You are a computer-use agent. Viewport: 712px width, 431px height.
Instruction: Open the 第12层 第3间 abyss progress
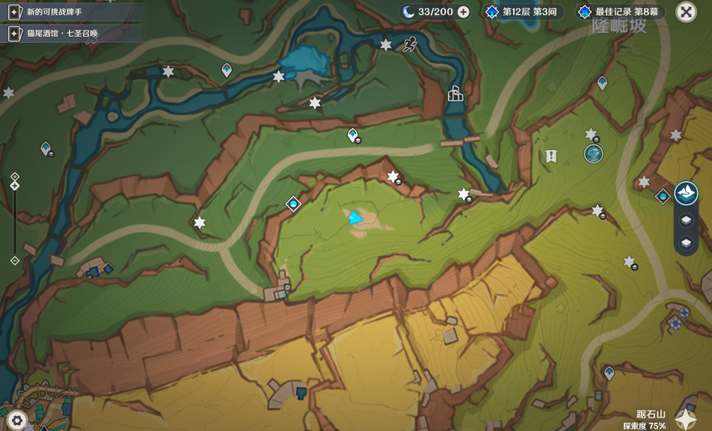(x=521, y=12)
